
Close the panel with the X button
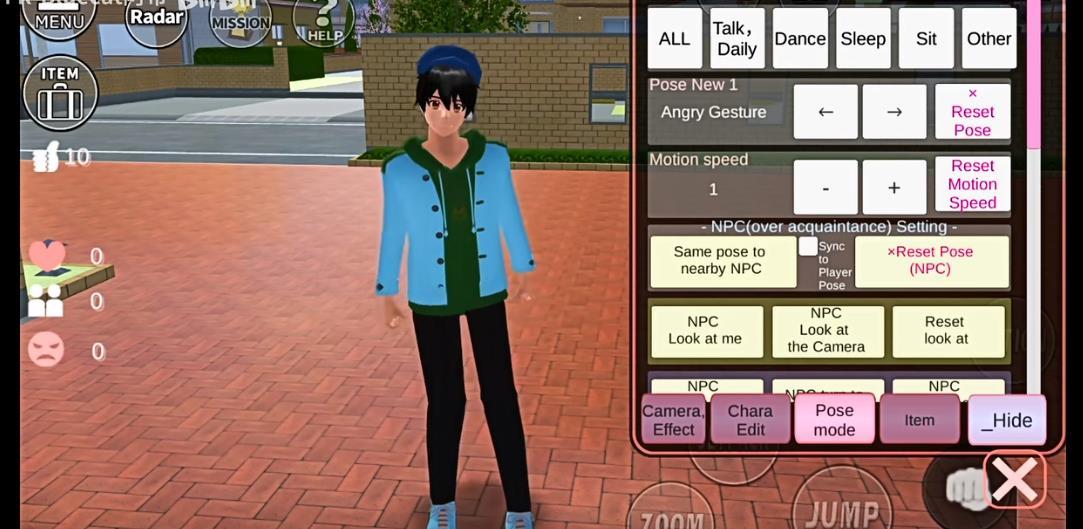point(1014,480)
